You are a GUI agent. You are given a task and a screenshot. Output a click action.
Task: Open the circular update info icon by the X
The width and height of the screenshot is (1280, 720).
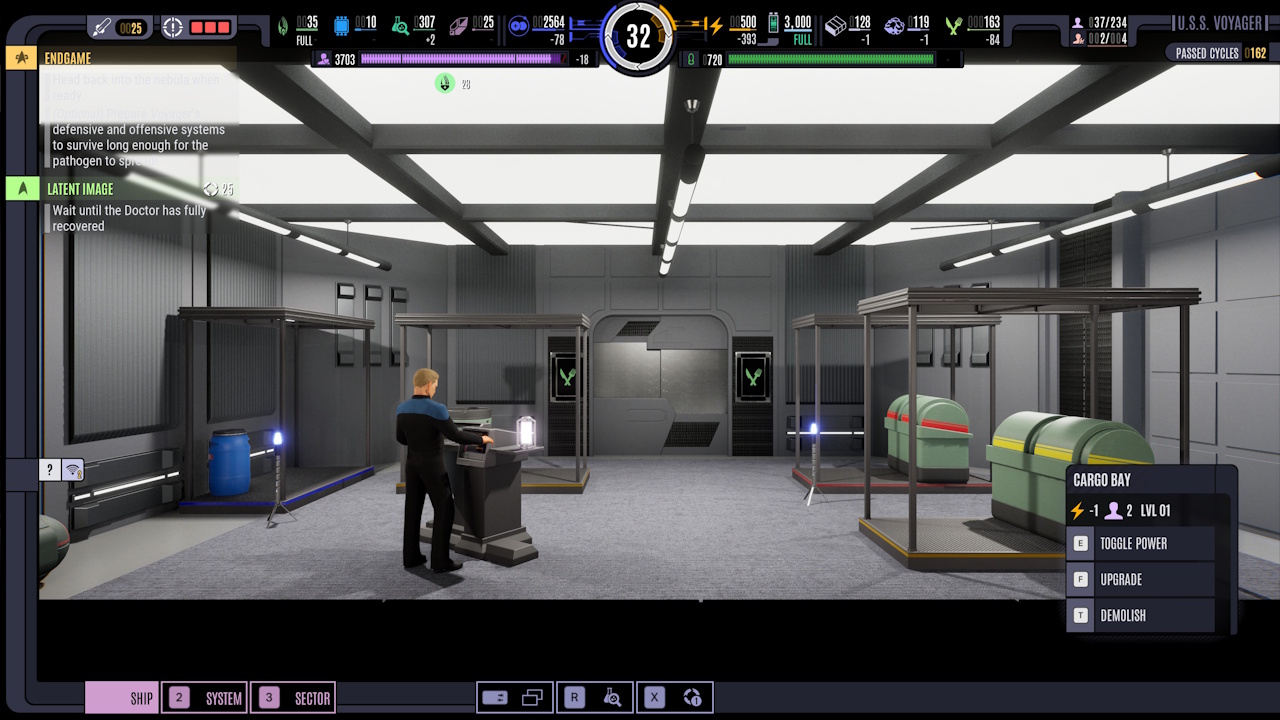(691, 697)
